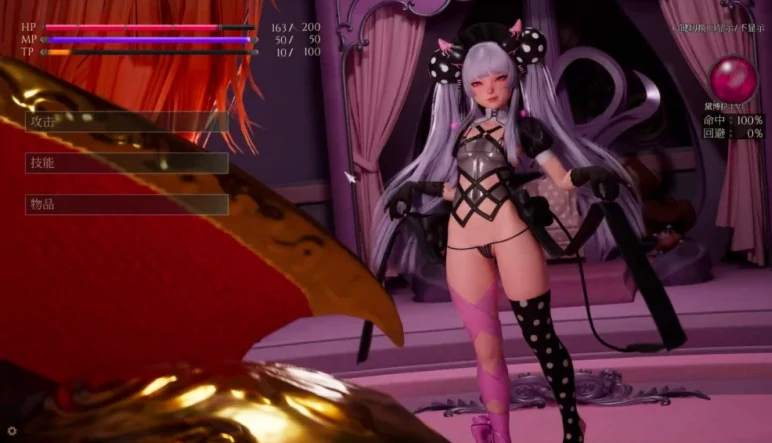This screenshot has width=772, height=443.
Task: Open settings with the gear icon
Action: coord(12,431)
